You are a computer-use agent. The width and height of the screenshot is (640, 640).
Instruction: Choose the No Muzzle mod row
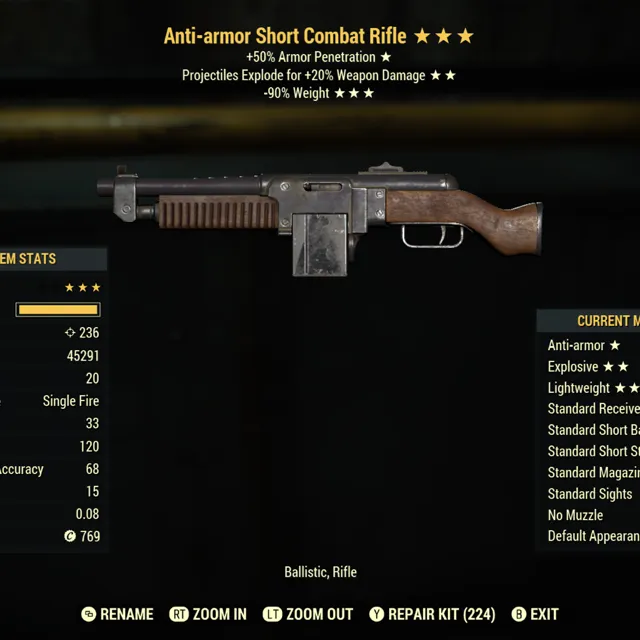[575, 515]
